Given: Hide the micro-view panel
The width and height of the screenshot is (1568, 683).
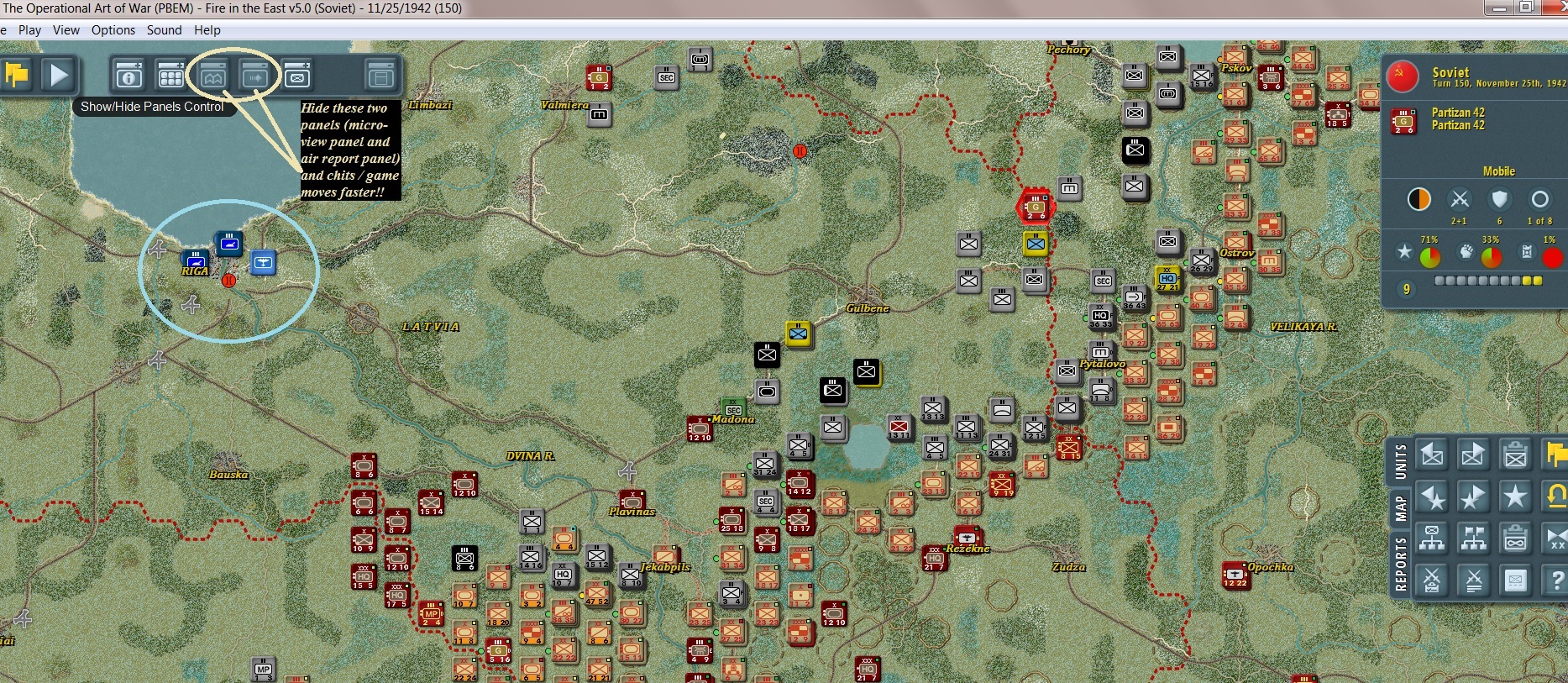Looking at the screenshot, I should coord(213,75).
